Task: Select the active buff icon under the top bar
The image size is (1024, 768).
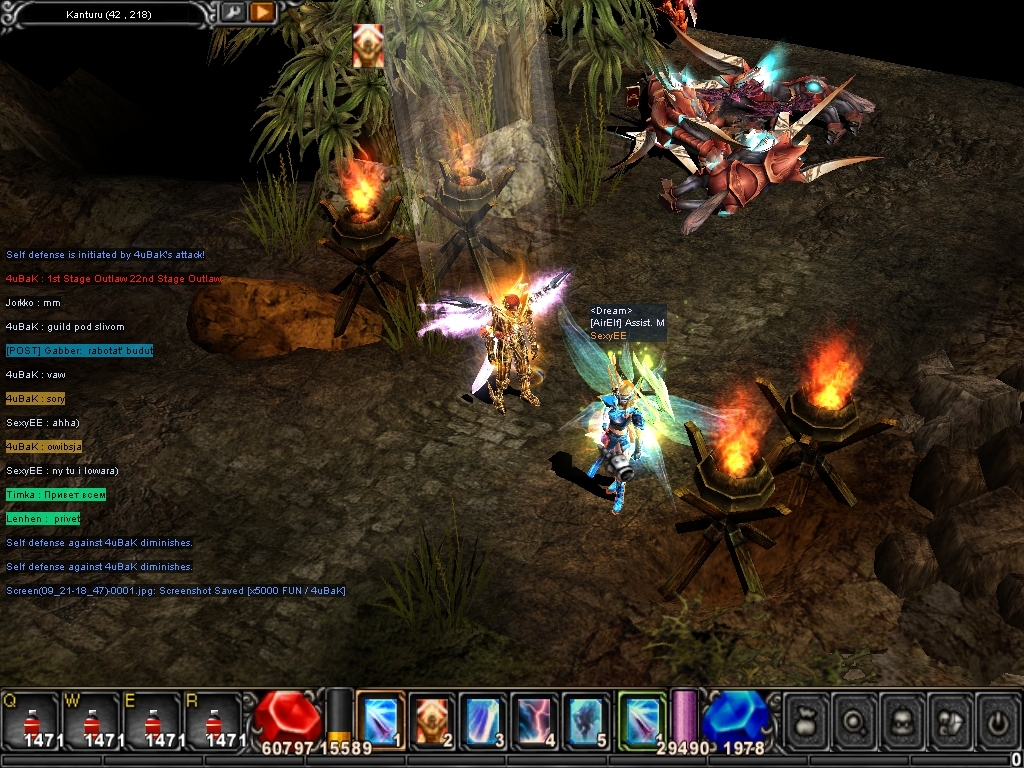Action: 368,46
